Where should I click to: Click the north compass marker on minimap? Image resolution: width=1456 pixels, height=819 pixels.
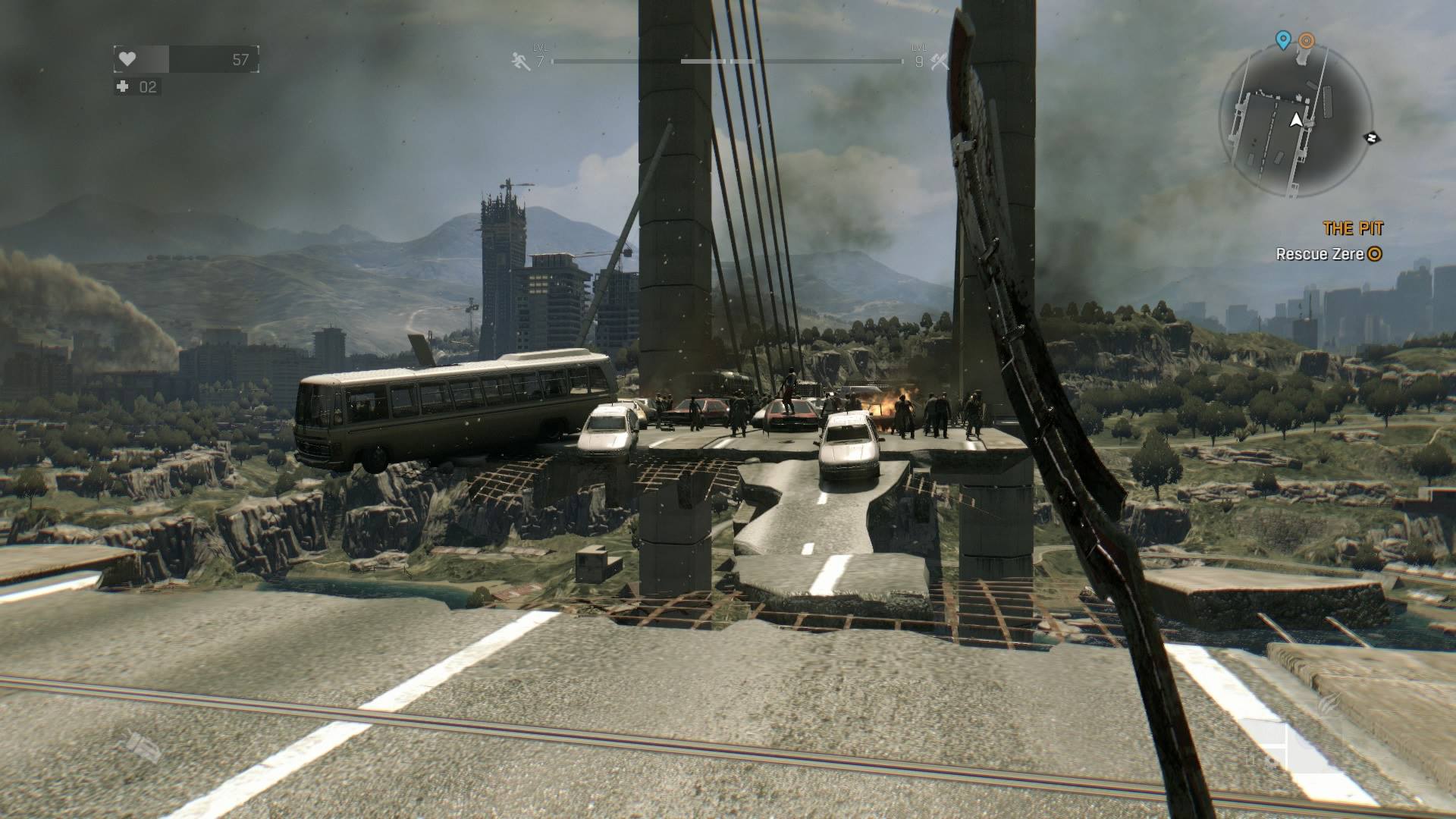point(1371,138)
